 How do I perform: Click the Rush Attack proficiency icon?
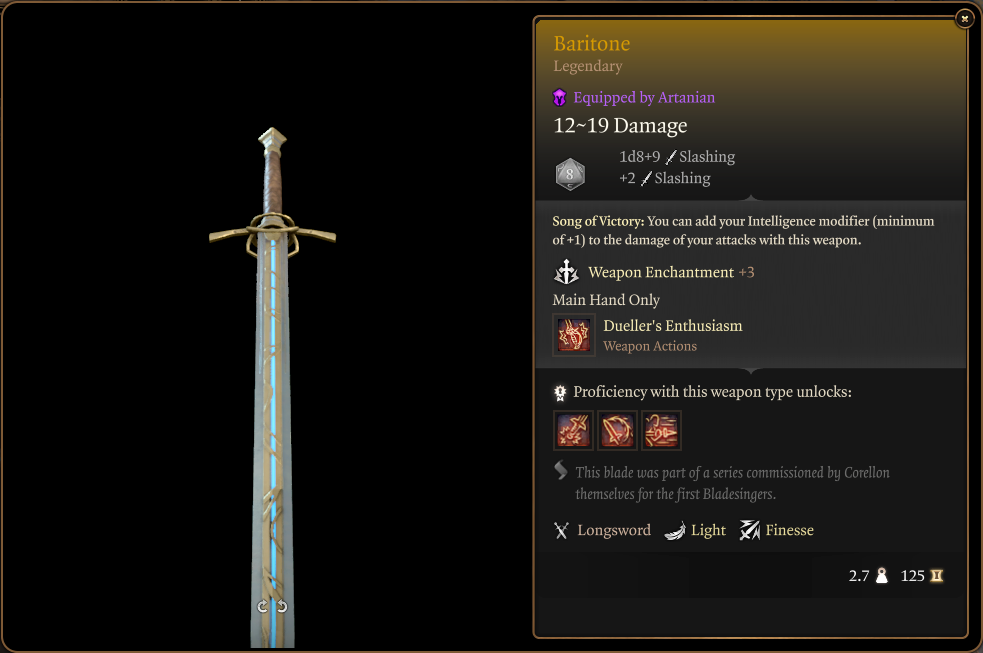click(x=661, y=430)
